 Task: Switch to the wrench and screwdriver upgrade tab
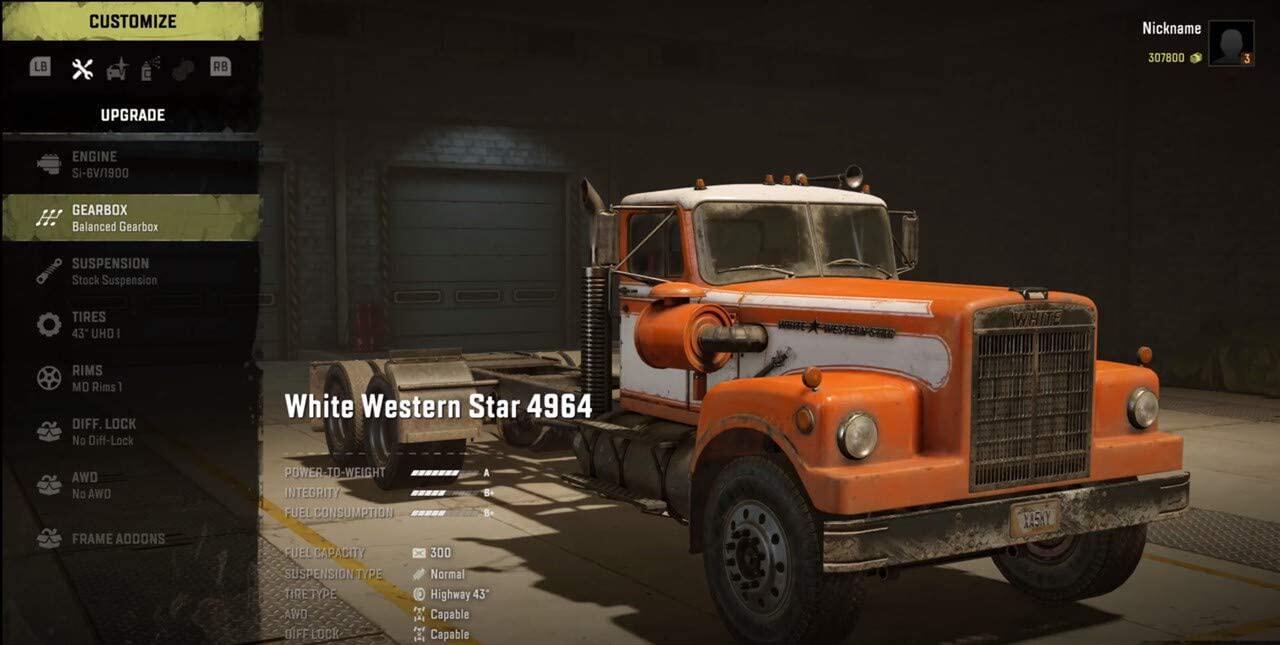(82, 69)
